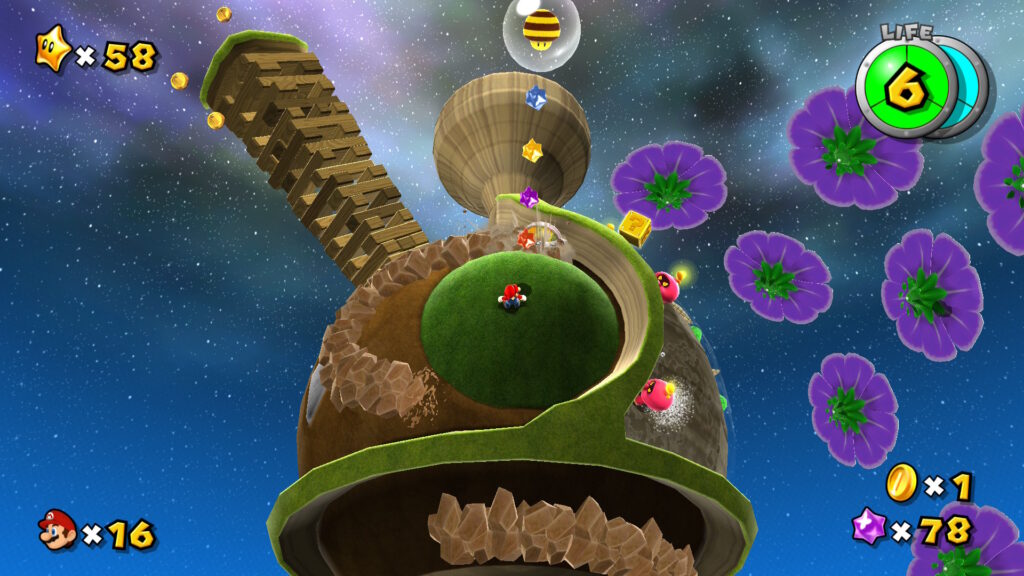1024x576 pixels.
Task: Click the Power Star counter icon
Action: click(x=53, y=50)
